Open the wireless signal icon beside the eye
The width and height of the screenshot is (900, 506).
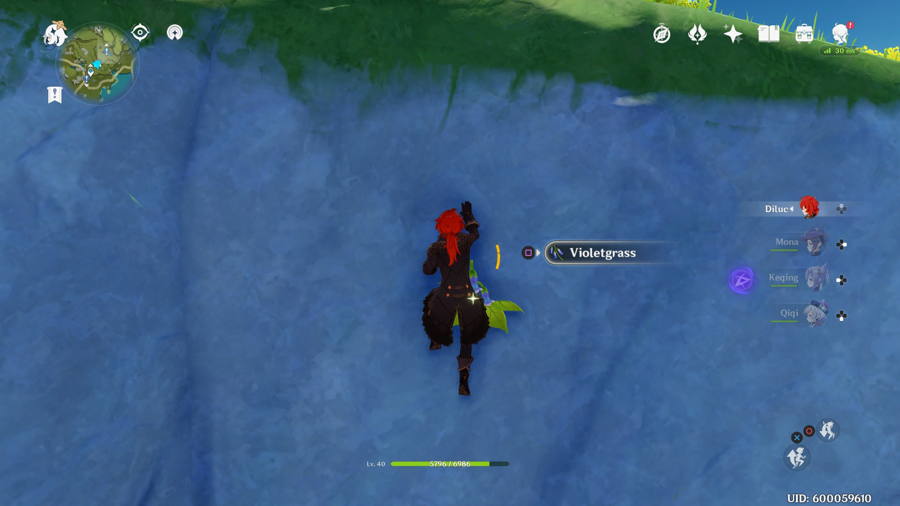click(175, 32)
